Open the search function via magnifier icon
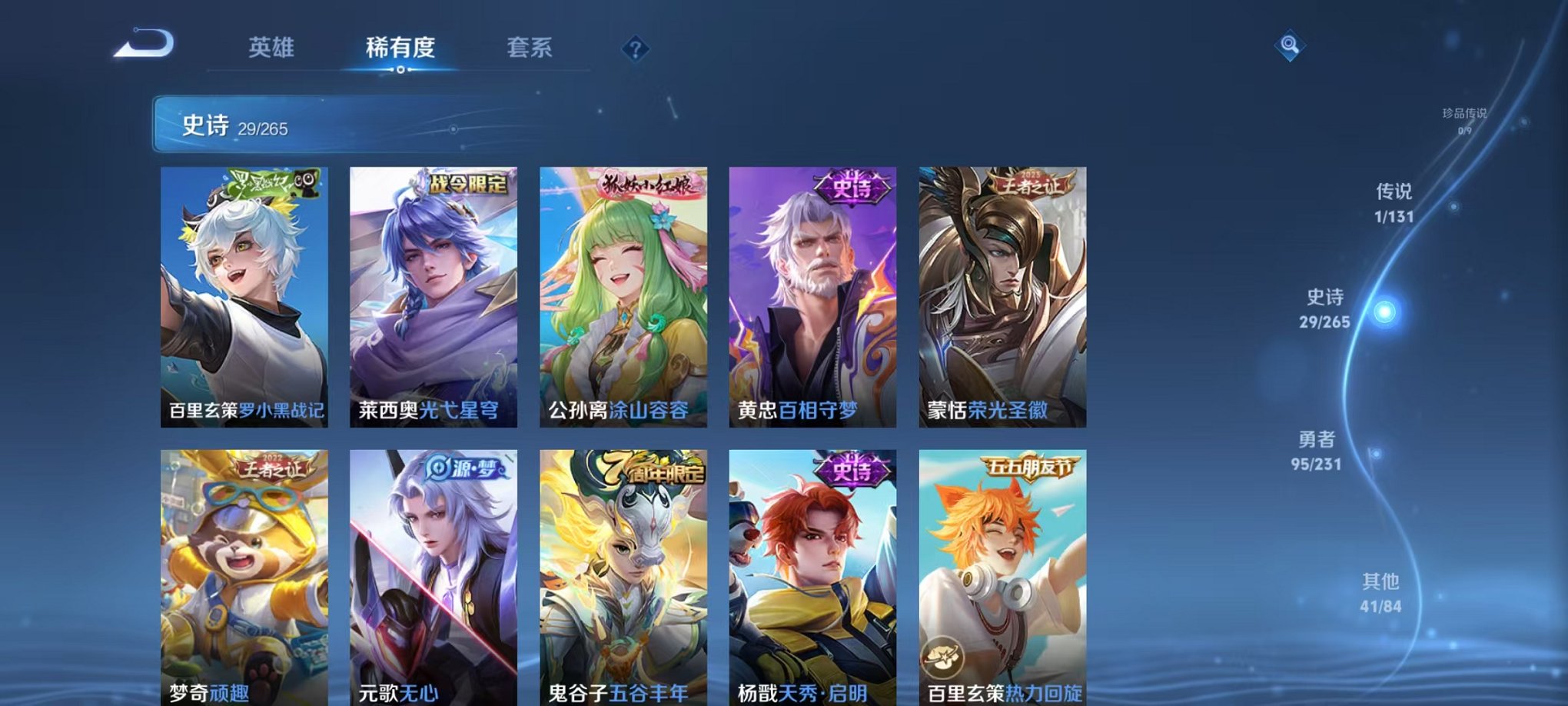1568x706 pixels. coord(1291,46)
